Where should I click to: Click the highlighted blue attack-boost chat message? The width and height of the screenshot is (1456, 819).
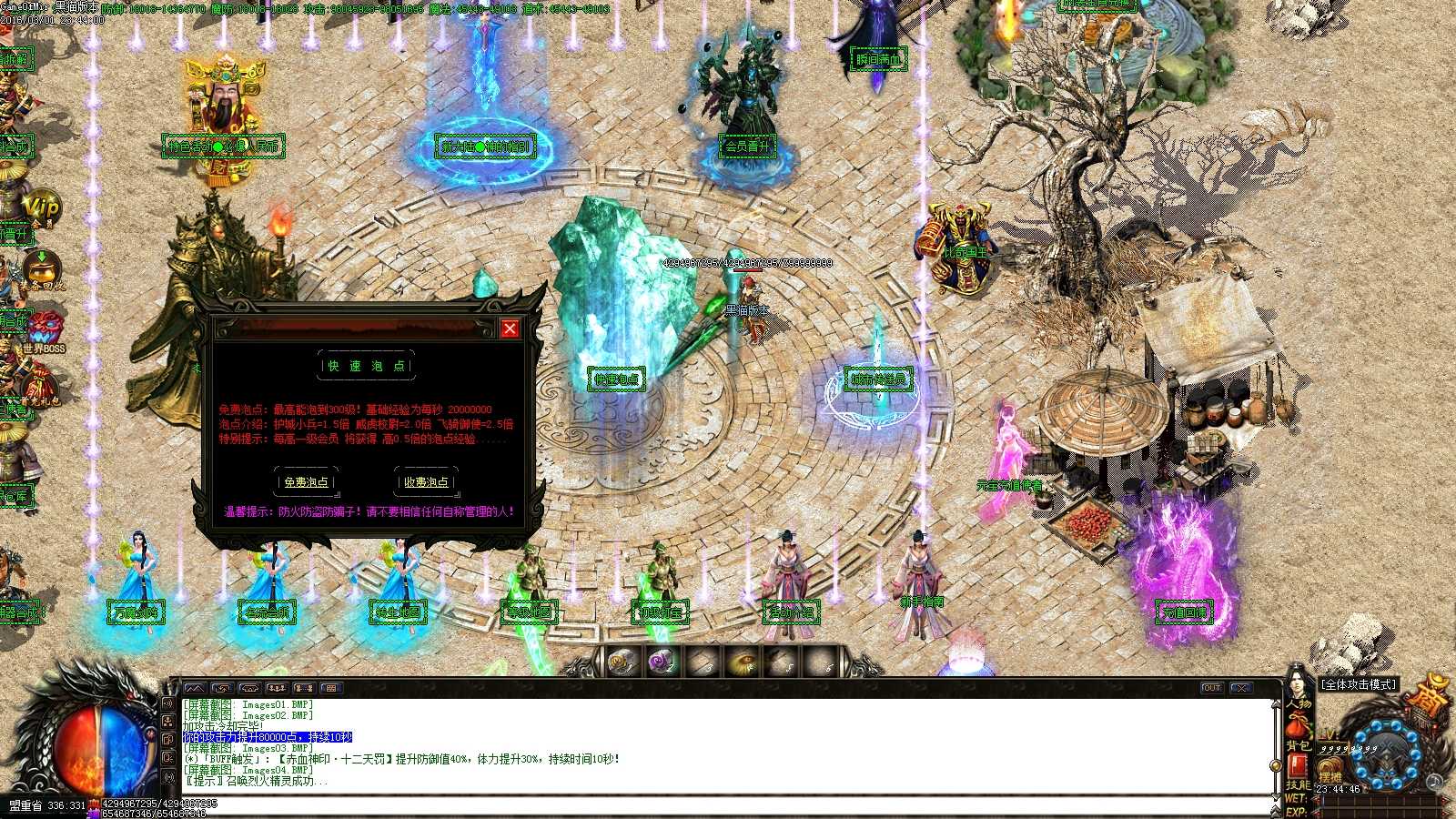267,738
